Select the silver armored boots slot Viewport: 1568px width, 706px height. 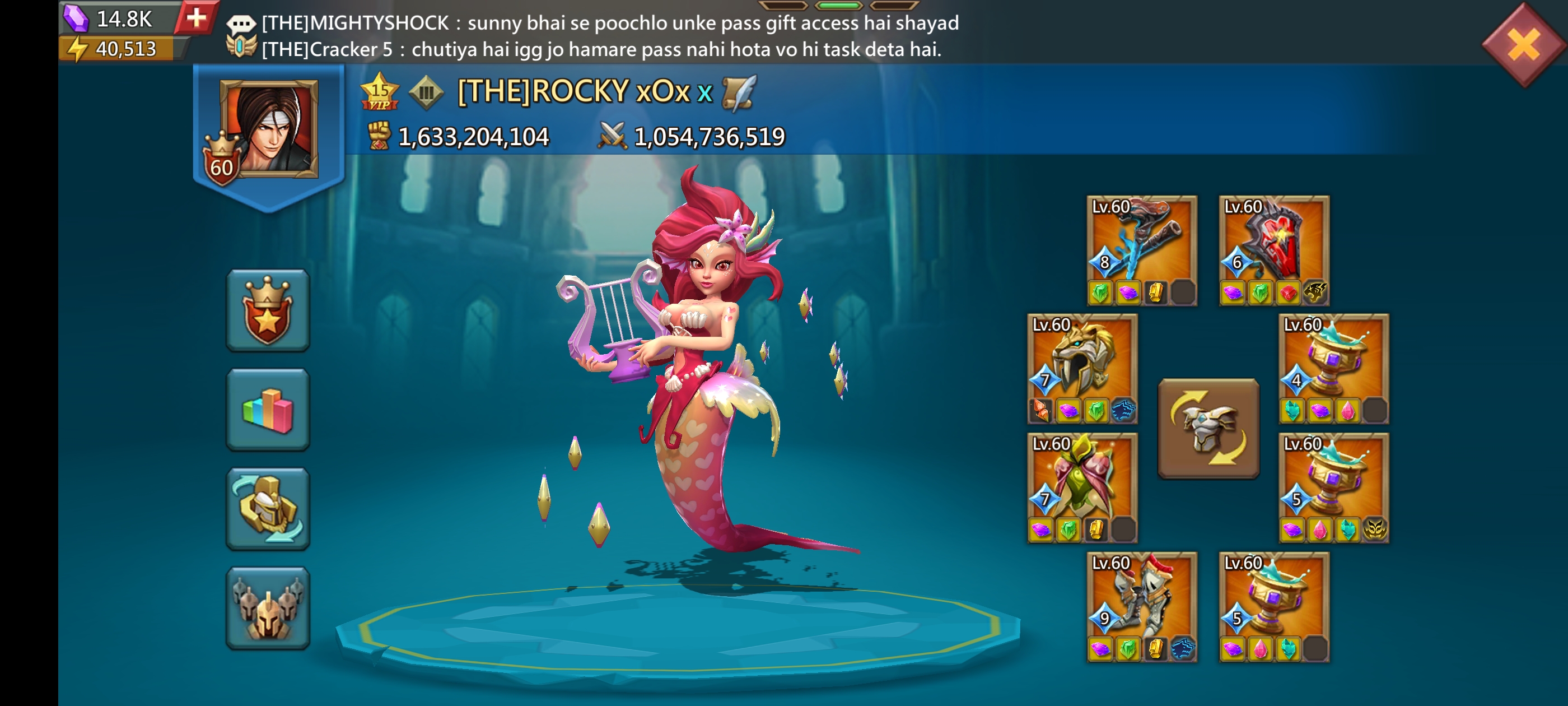(x=1141, y=606)
